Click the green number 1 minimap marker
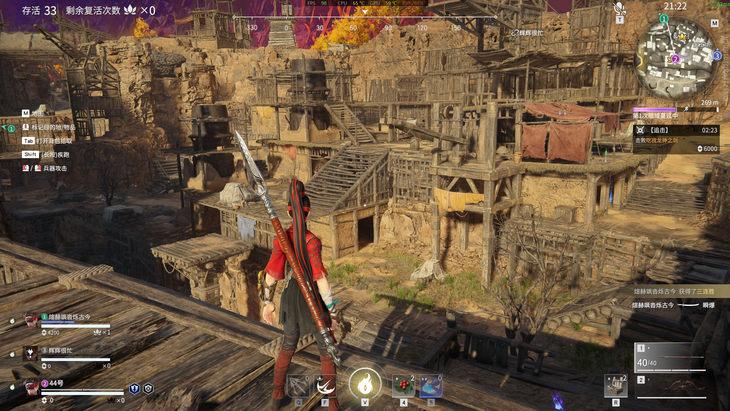This screenshot has height=411, width=730. coord(665,19)
